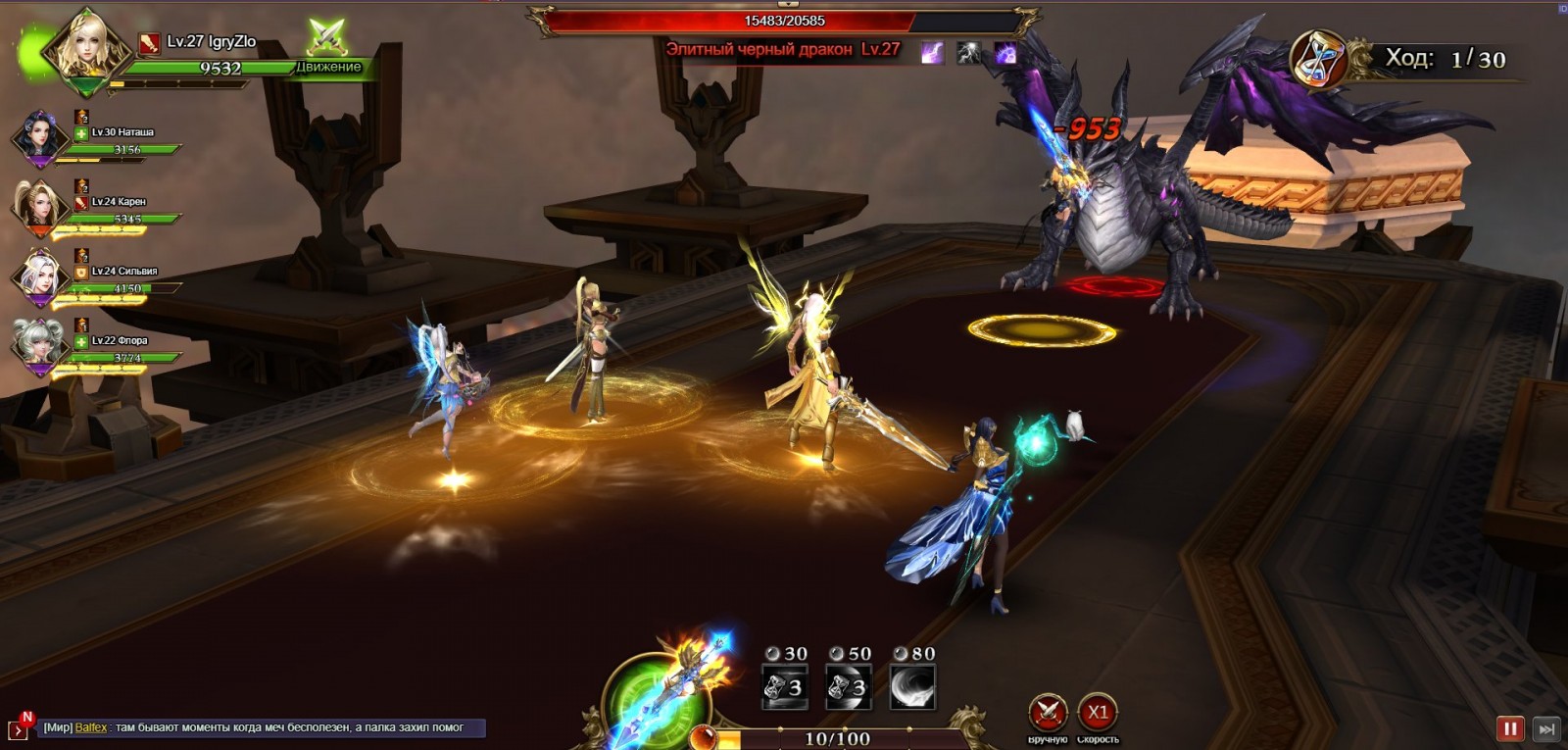Select Карен's portrait in the party list
The width and height of the screenshot is (1568, 750).
[40, 206]
